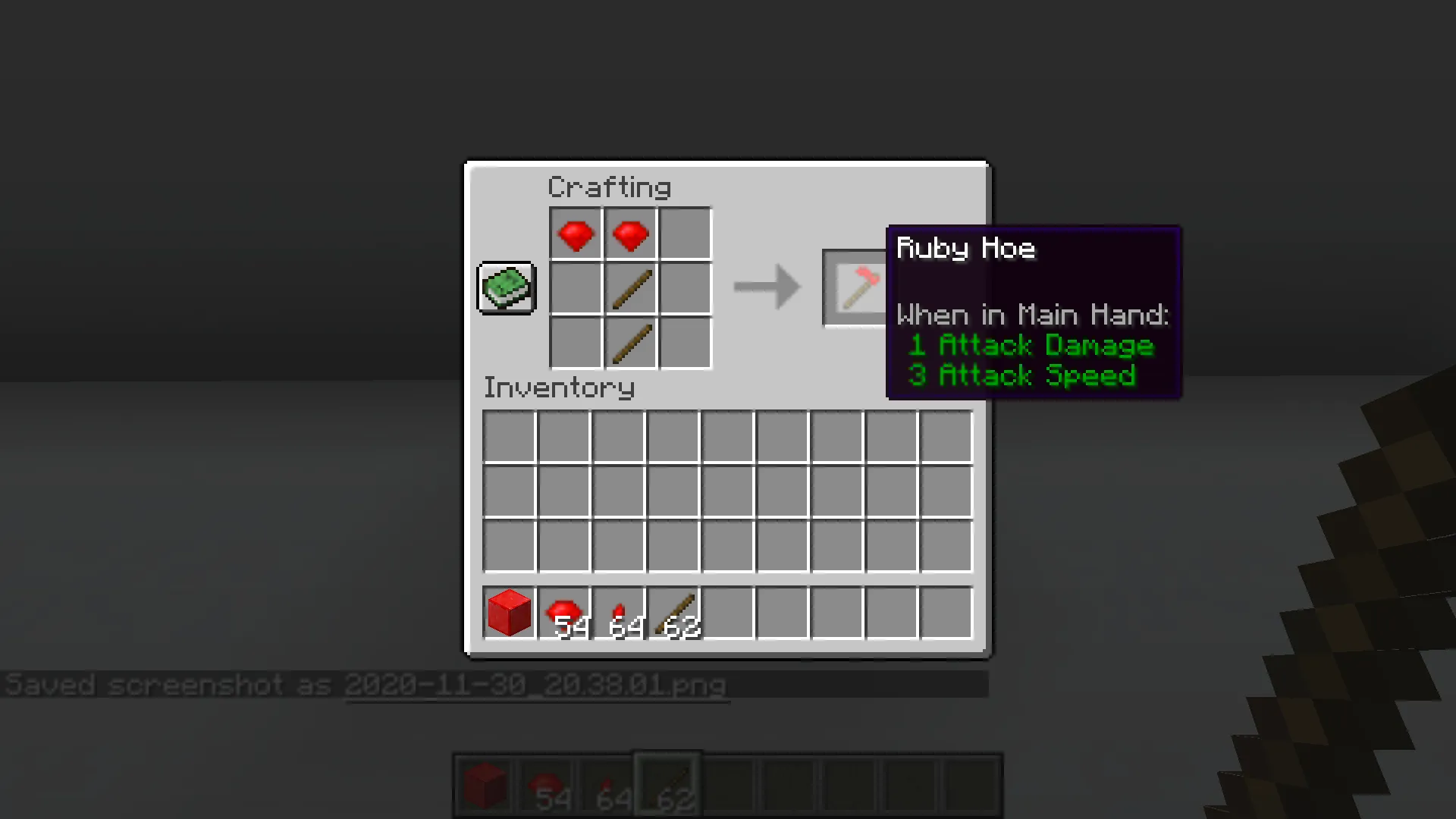Click the Attack Damage stat text

(1030, 346)
